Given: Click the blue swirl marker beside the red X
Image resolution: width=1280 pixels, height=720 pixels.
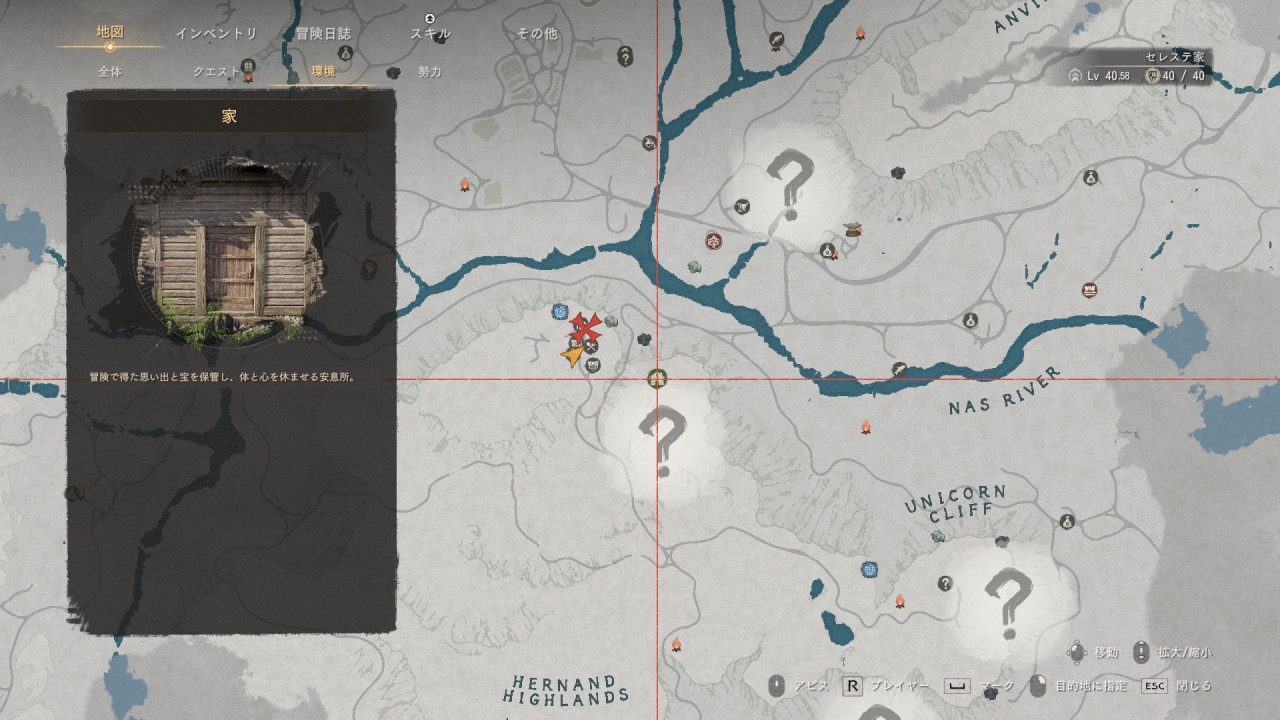Looking at the screenshot, I should pos(560,312).
